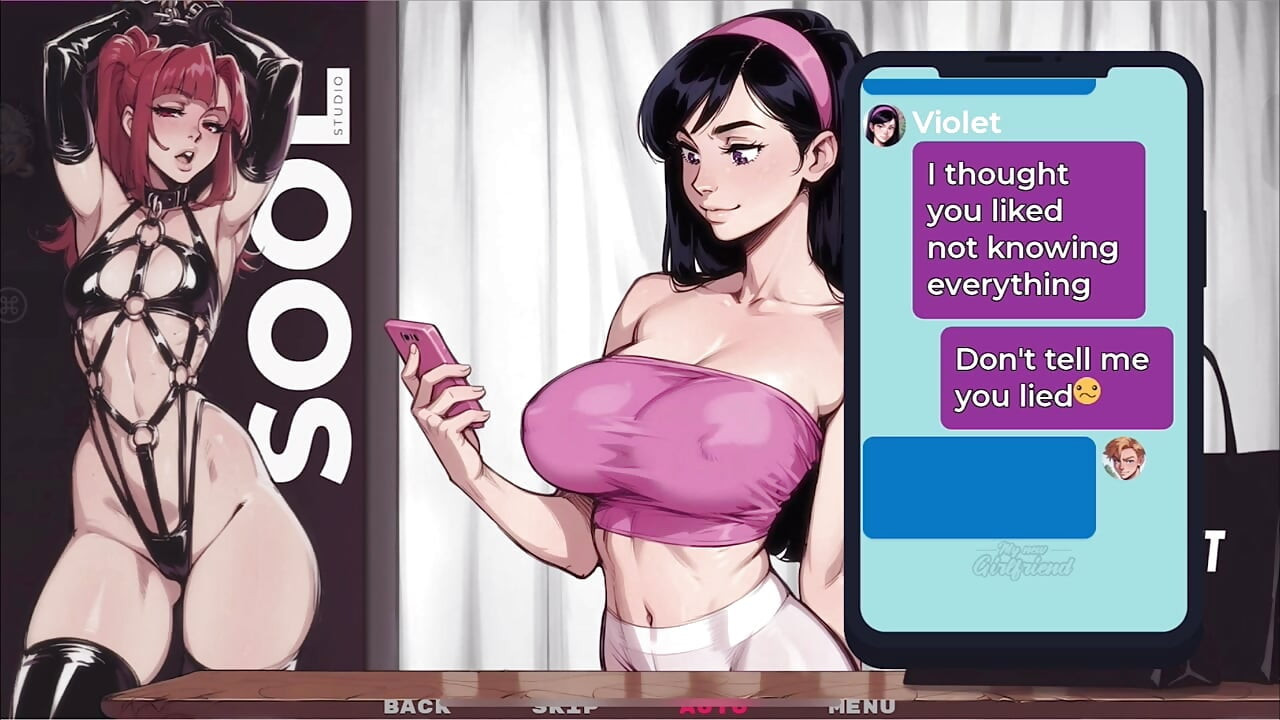Select the 'I thought you liked' purple message
The height and width of the screenshot is (720, 1280).
pos(1028,228)
